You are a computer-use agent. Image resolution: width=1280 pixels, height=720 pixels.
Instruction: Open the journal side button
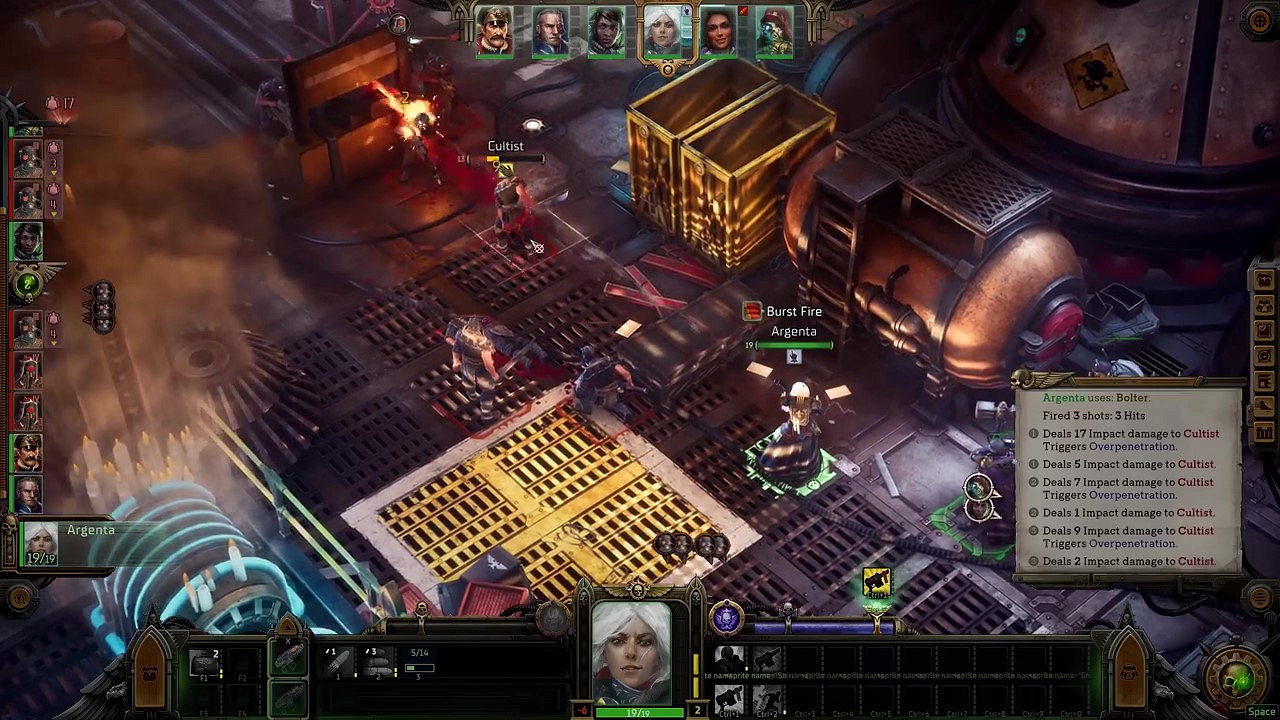pyautogui.click(x=1264, y=330)
